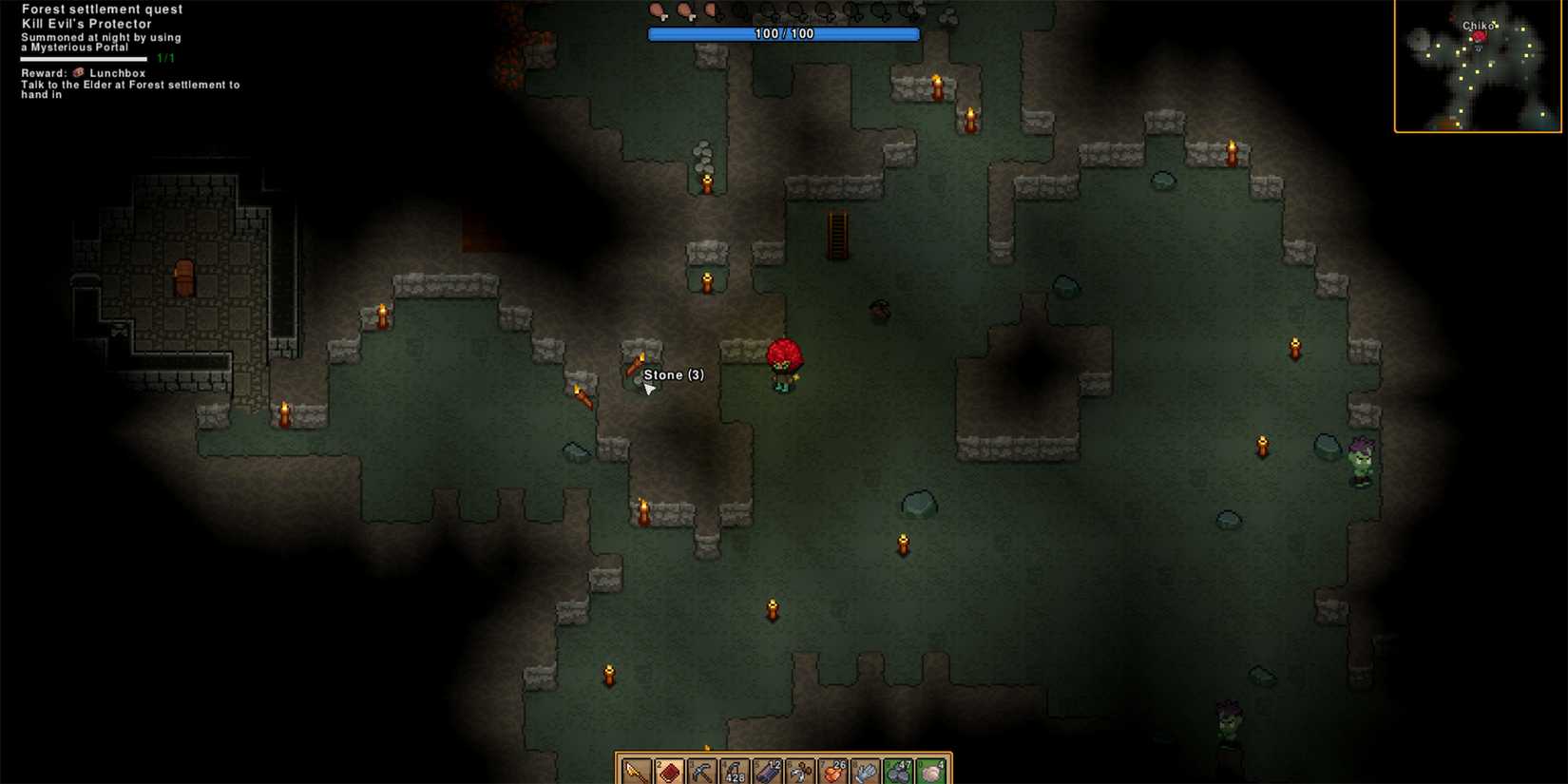Click the green goblin on the right side
Viewport: 1568px width, 784px height.
pos(1361,463)
